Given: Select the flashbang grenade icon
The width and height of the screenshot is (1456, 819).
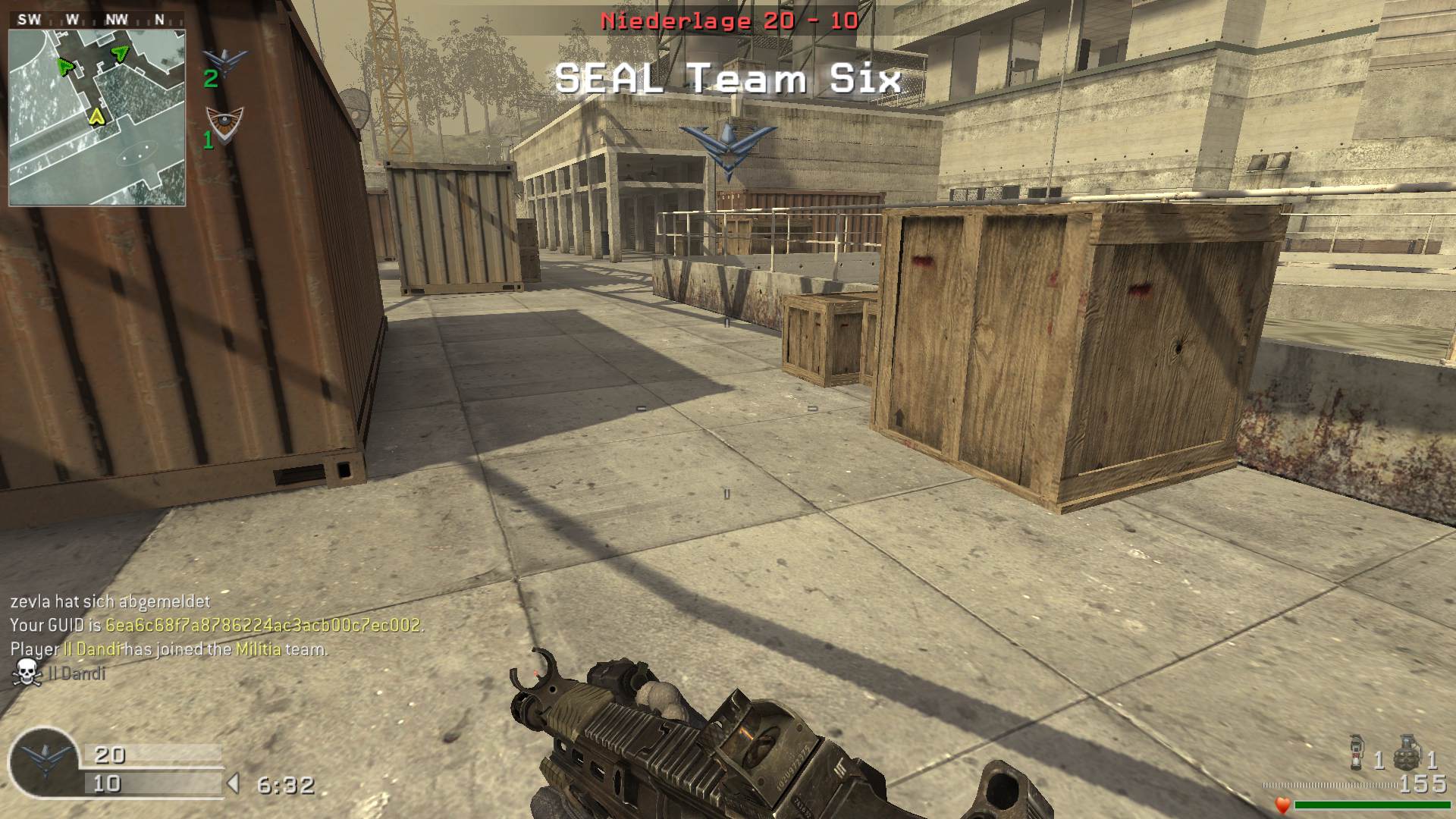Looking at the screenshot, I should [x=1357, y=751].
